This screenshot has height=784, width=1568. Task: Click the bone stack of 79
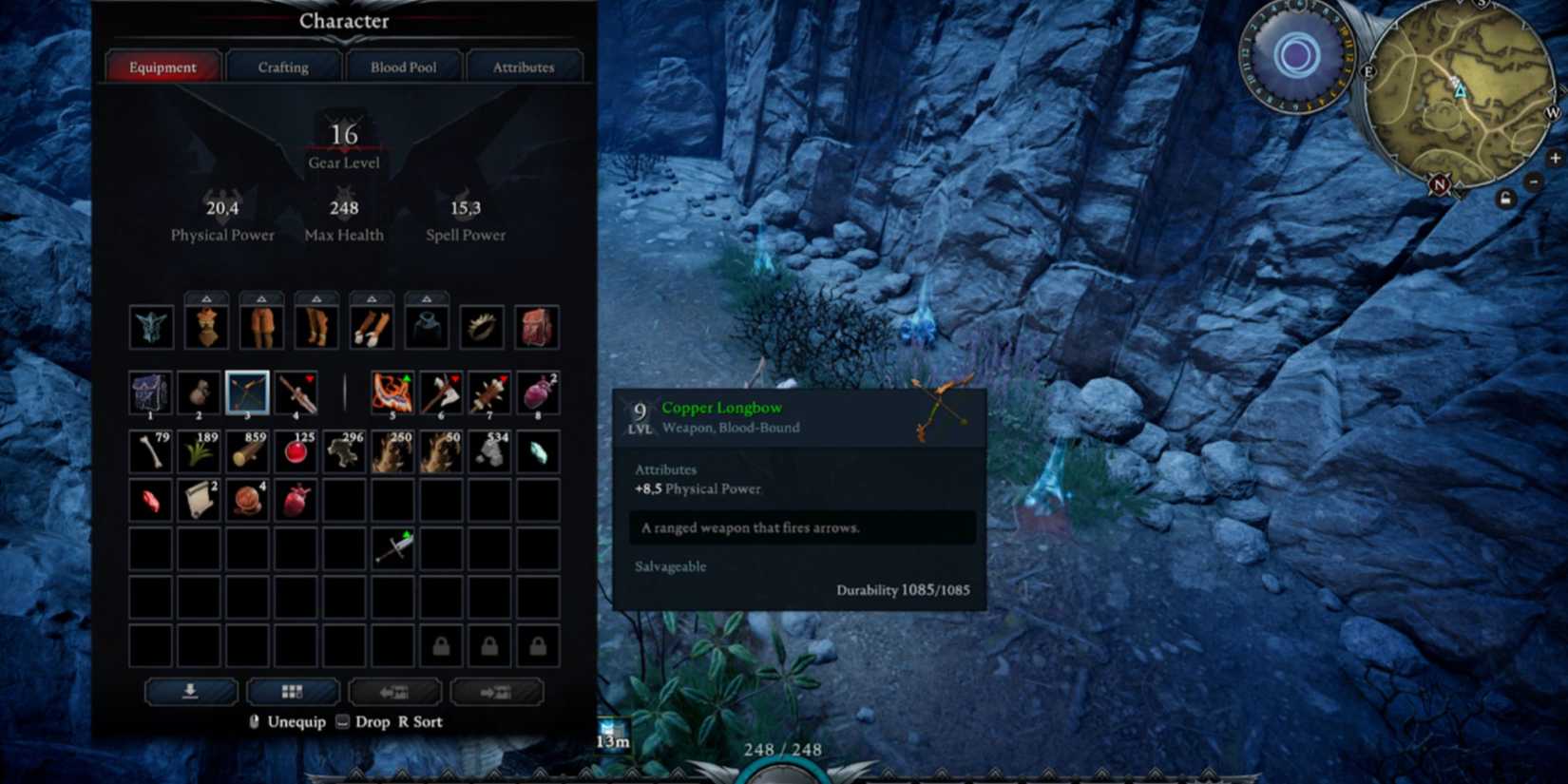[x=151, y=451]
